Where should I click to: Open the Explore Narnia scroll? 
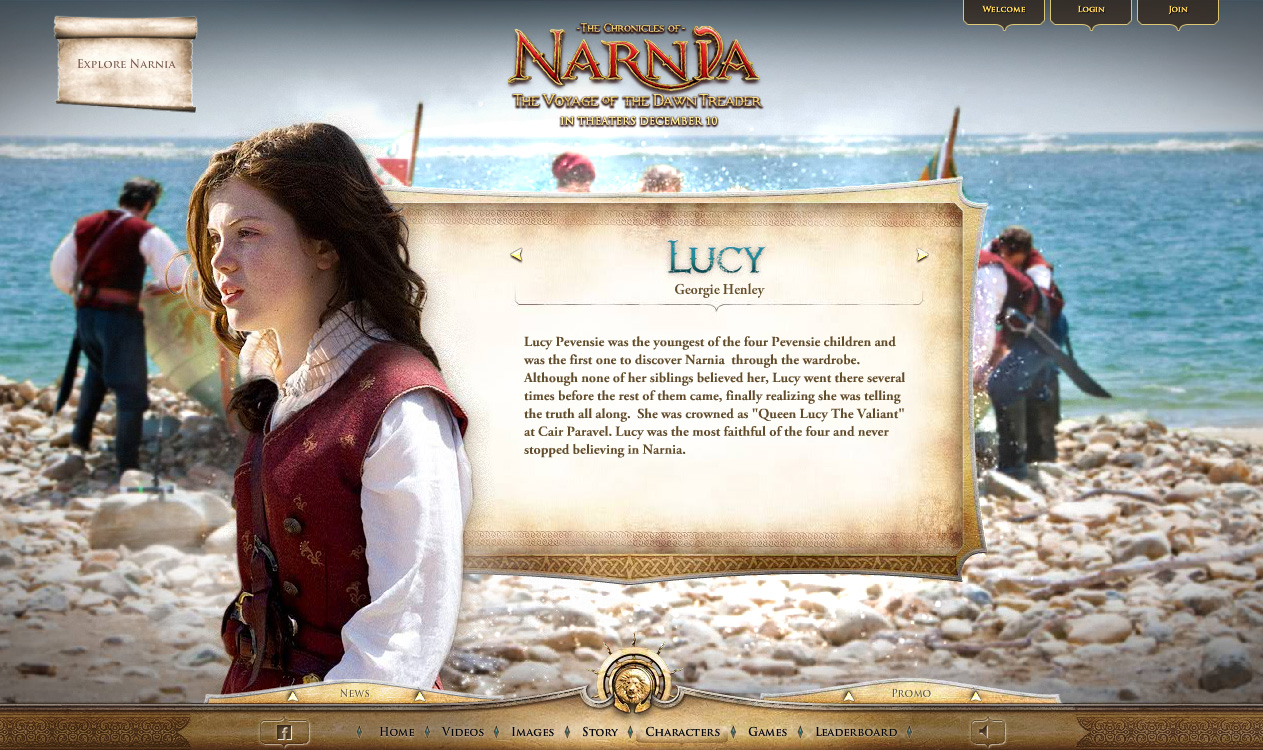click(126, 65)
